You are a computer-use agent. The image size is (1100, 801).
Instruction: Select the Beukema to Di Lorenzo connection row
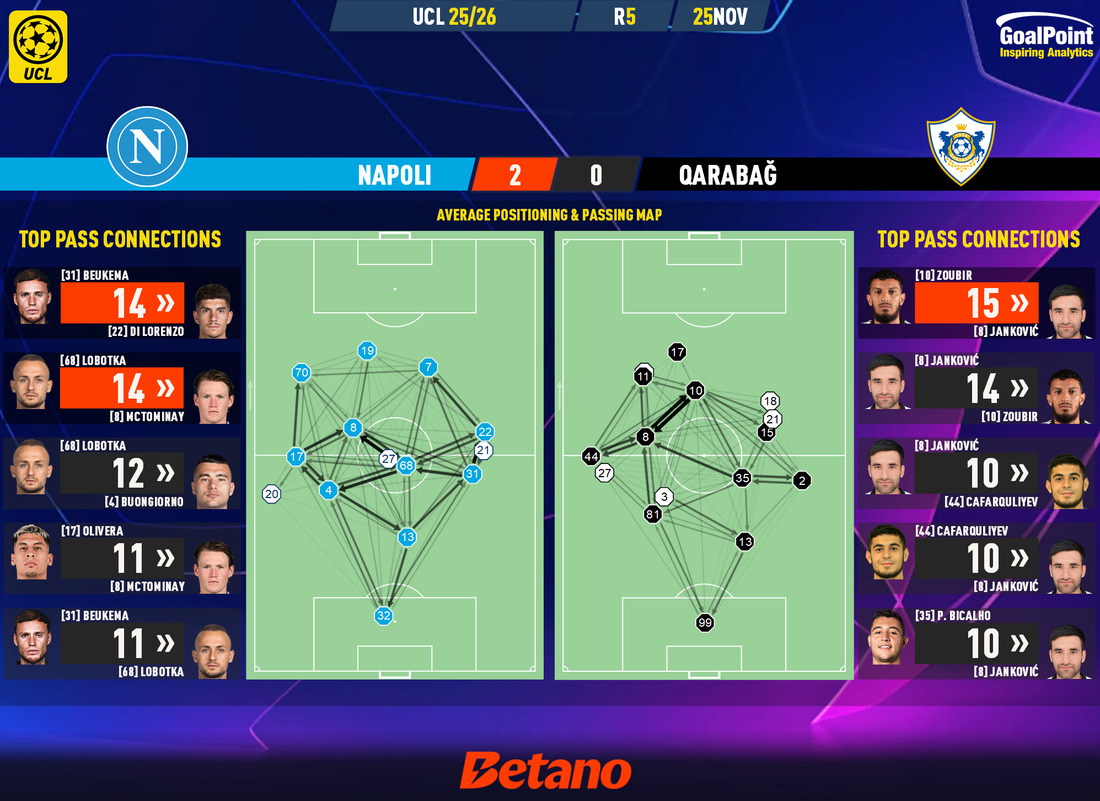(123, 303)
